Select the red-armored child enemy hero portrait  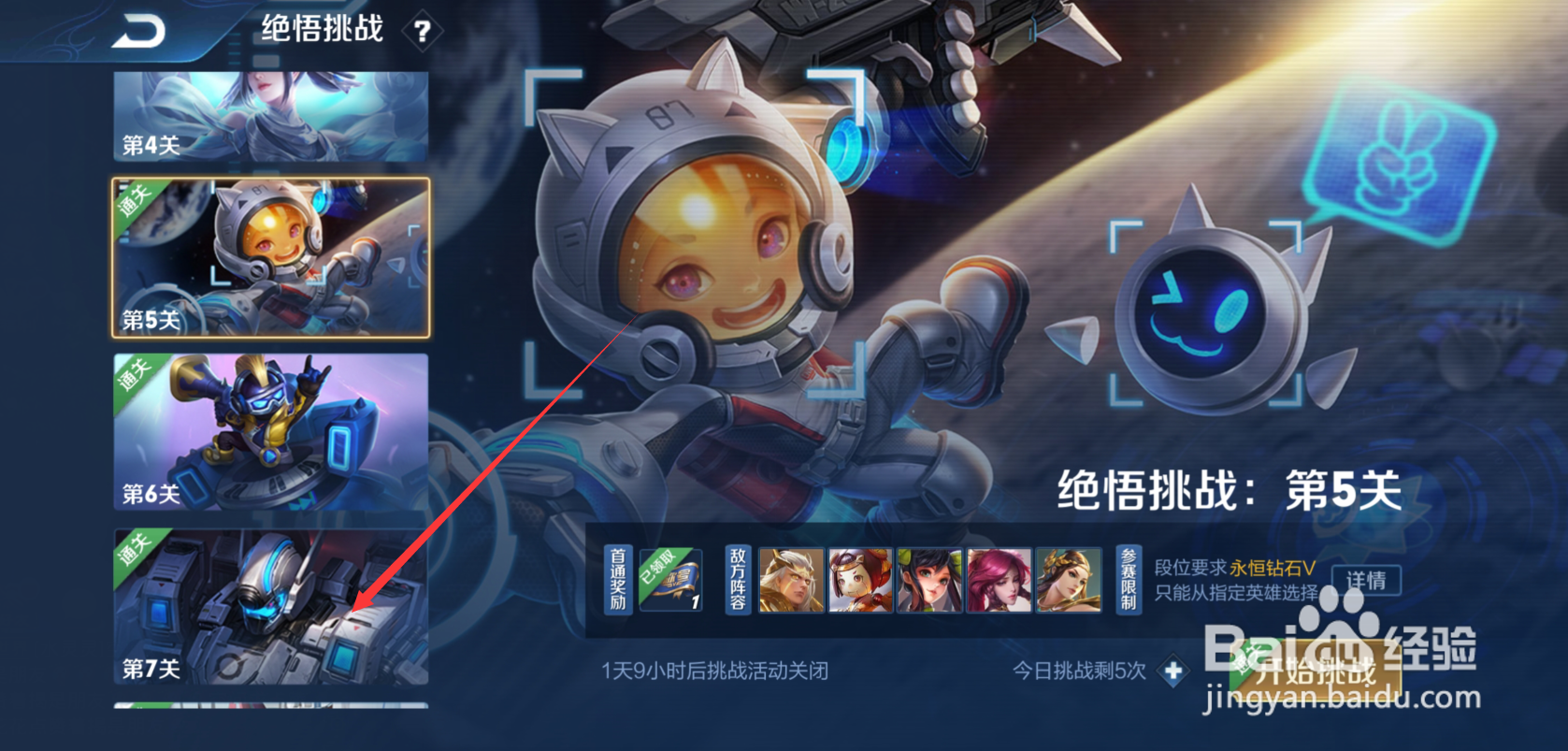[x=858, y=580]
